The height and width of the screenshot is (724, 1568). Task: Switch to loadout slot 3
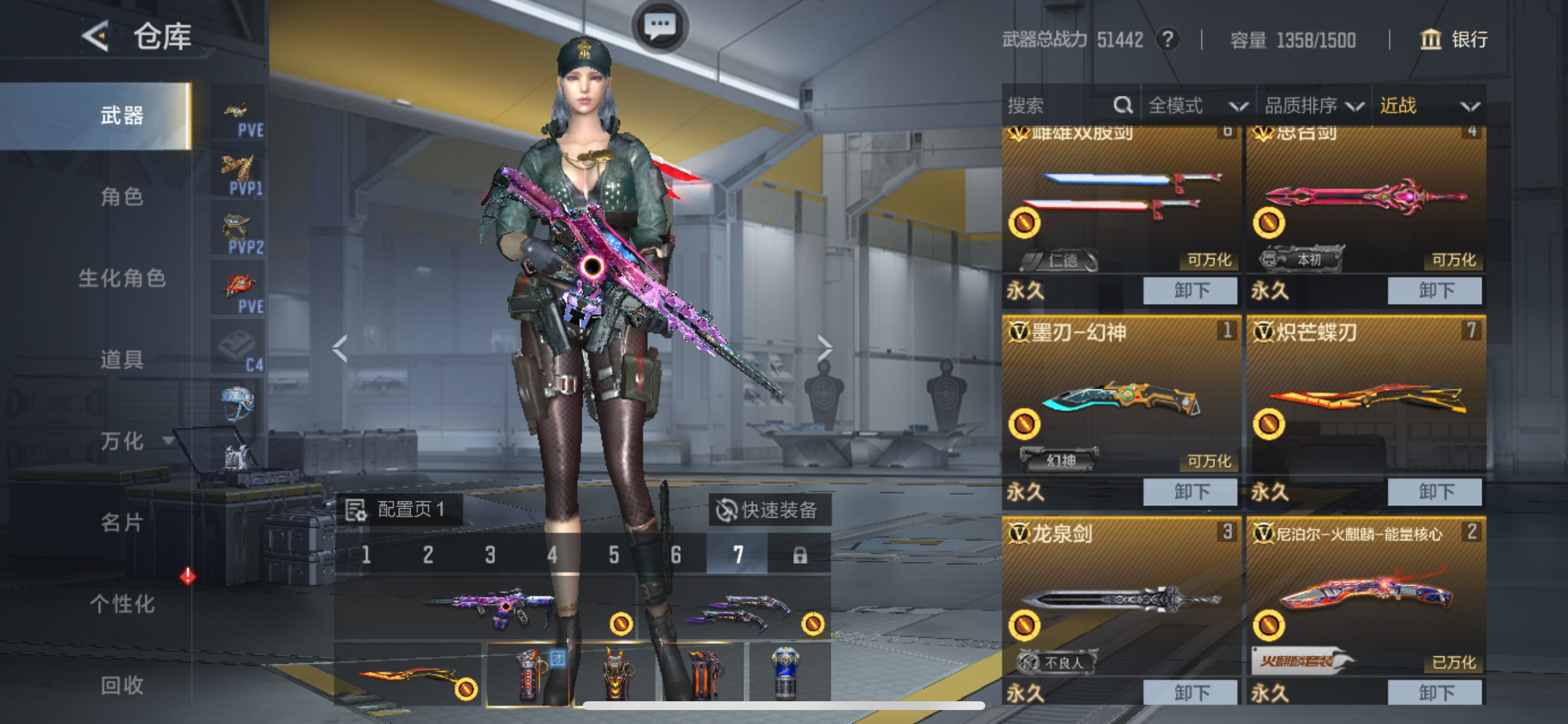[x=490, y=555]
